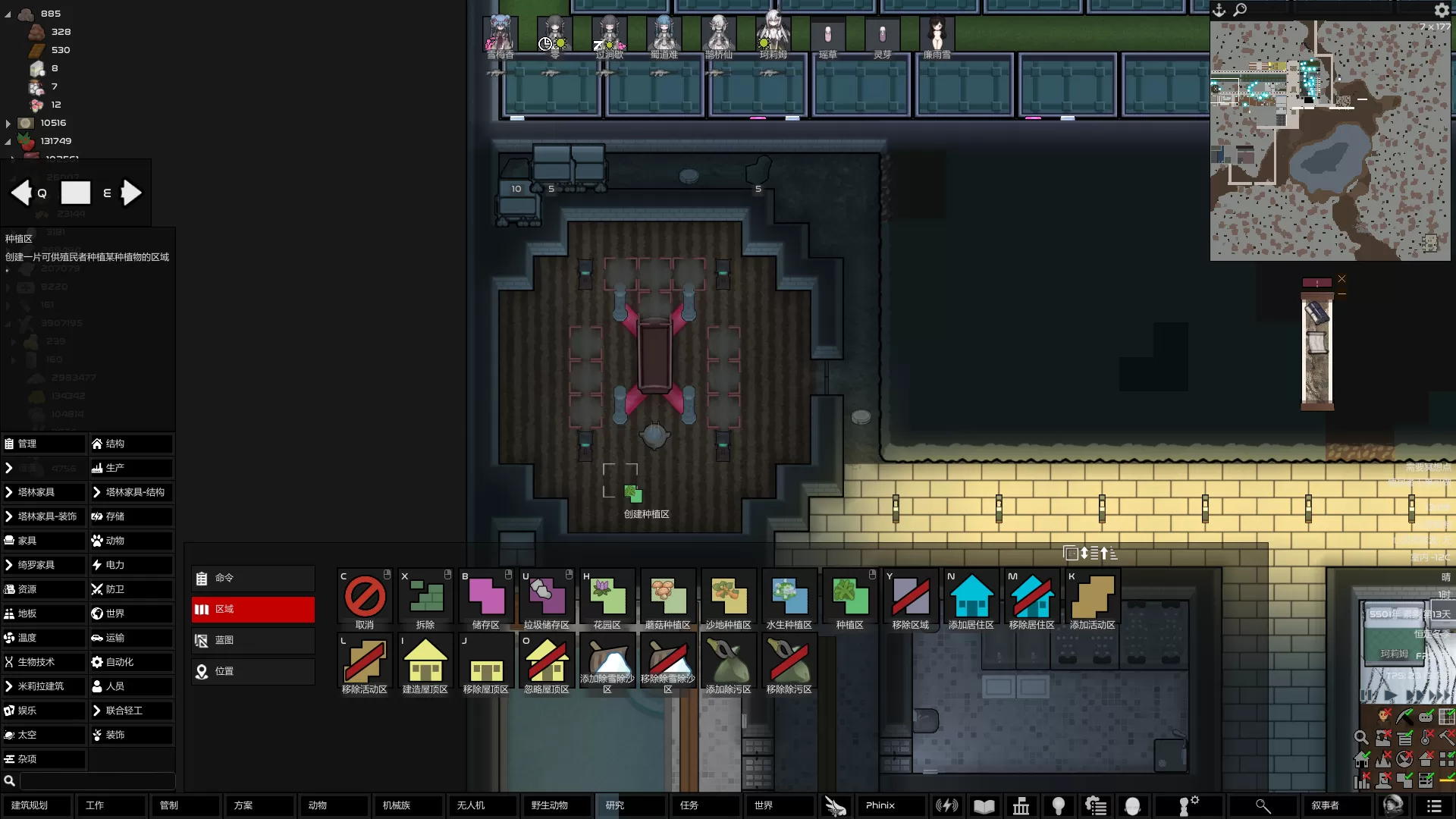
Task: Click on the colony minimap
Action: pyautogui.click(x=1330, y=141)
